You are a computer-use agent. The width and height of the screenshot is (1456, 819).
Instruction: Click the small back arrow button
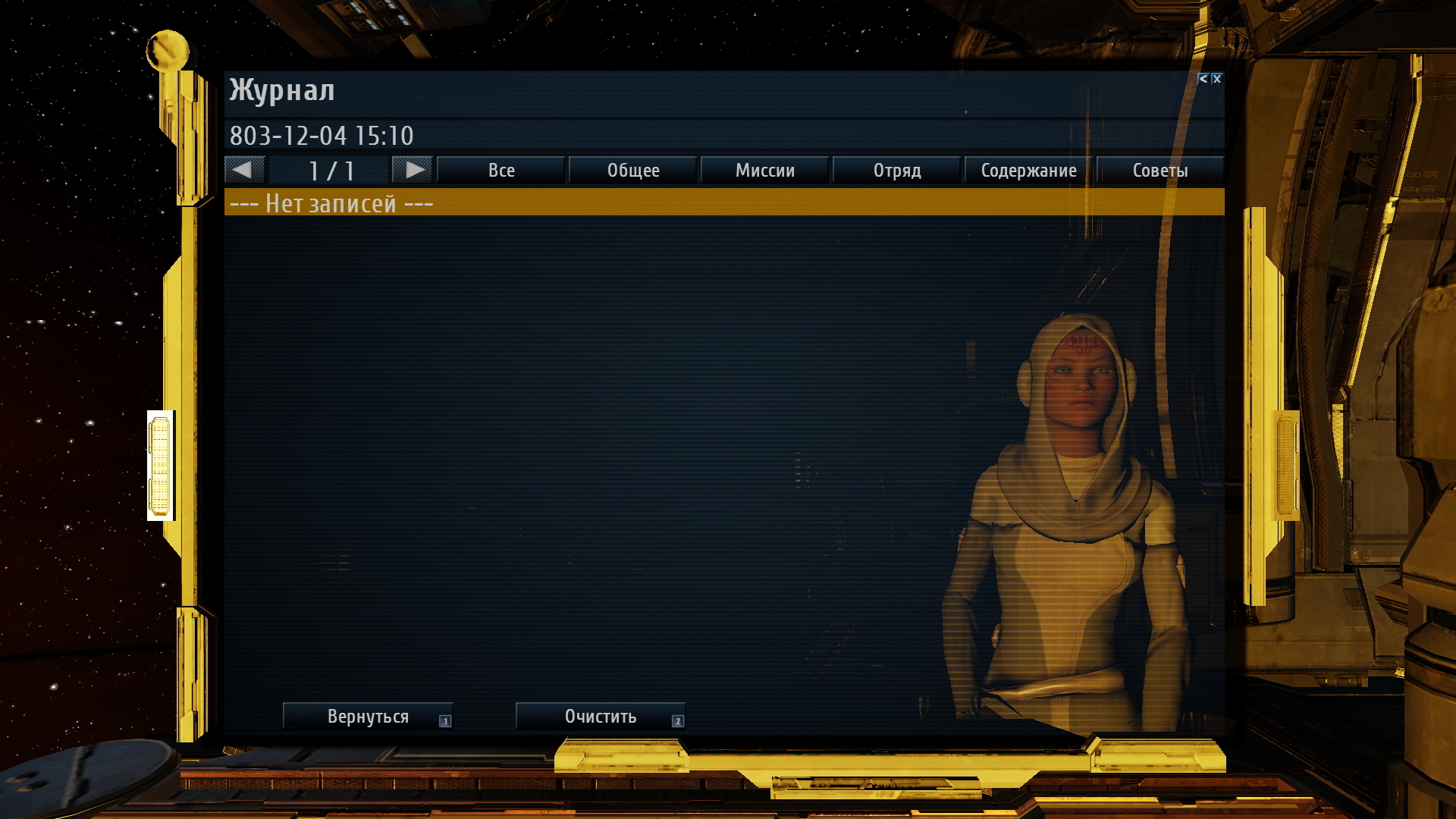(x=1203, y=79)
